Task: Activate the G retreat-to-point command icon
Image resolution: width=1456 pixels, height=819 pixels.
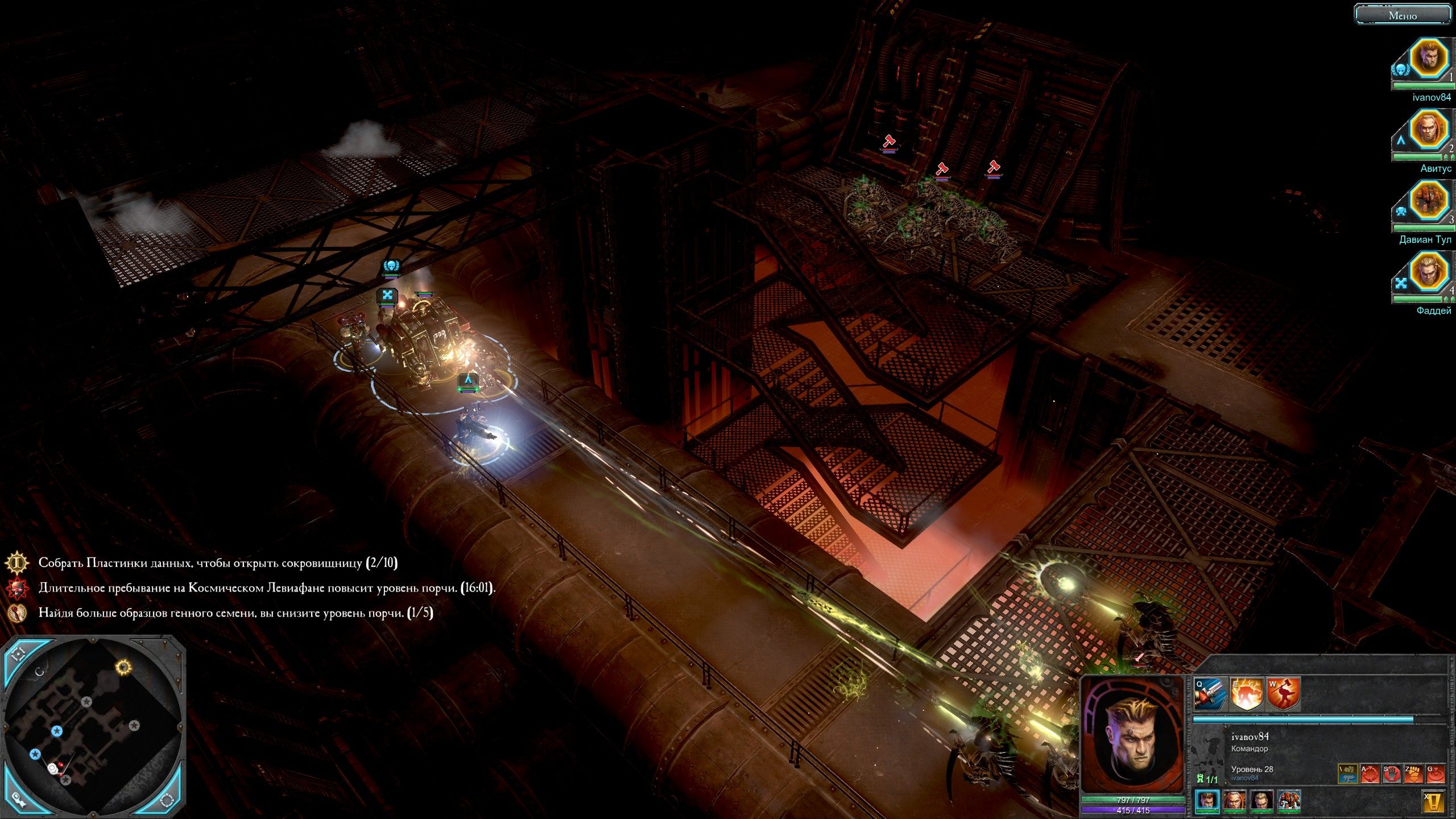Action: (1436, 773)
